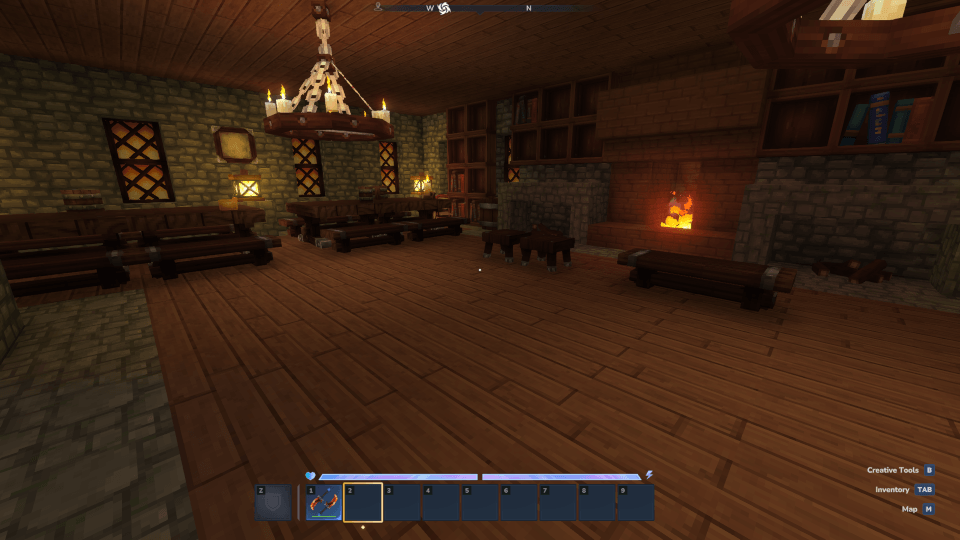Image resolution: width=960 pixels, height=540 pixels.
Task: Select the hotbar slot holding the crossed tool
Action: point(323,502)
